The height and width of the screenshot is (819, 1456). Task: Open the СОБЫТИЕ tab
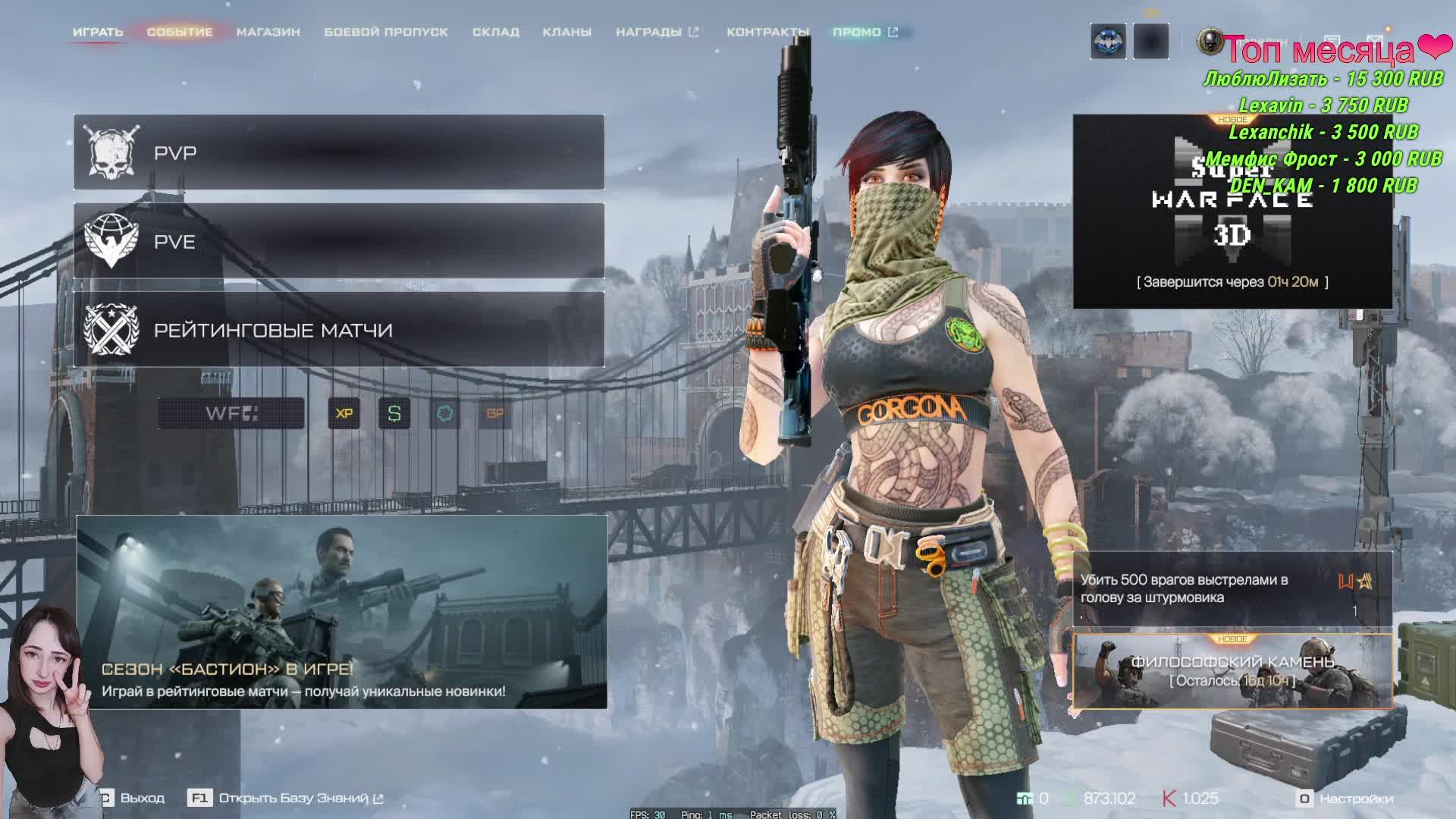pyautogui.click(x=180, y=32)
